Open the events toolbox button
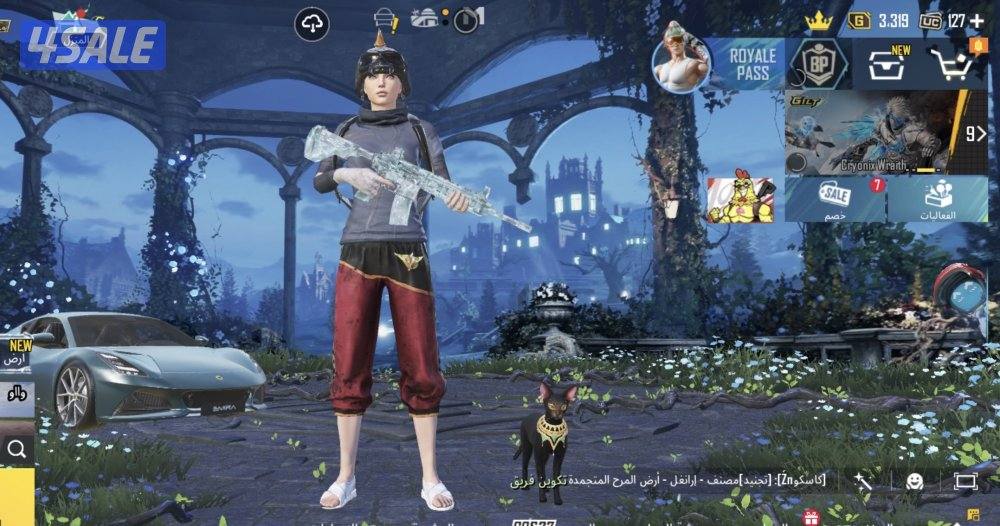This screenshot has height=526, width=1000. (938, 199)
